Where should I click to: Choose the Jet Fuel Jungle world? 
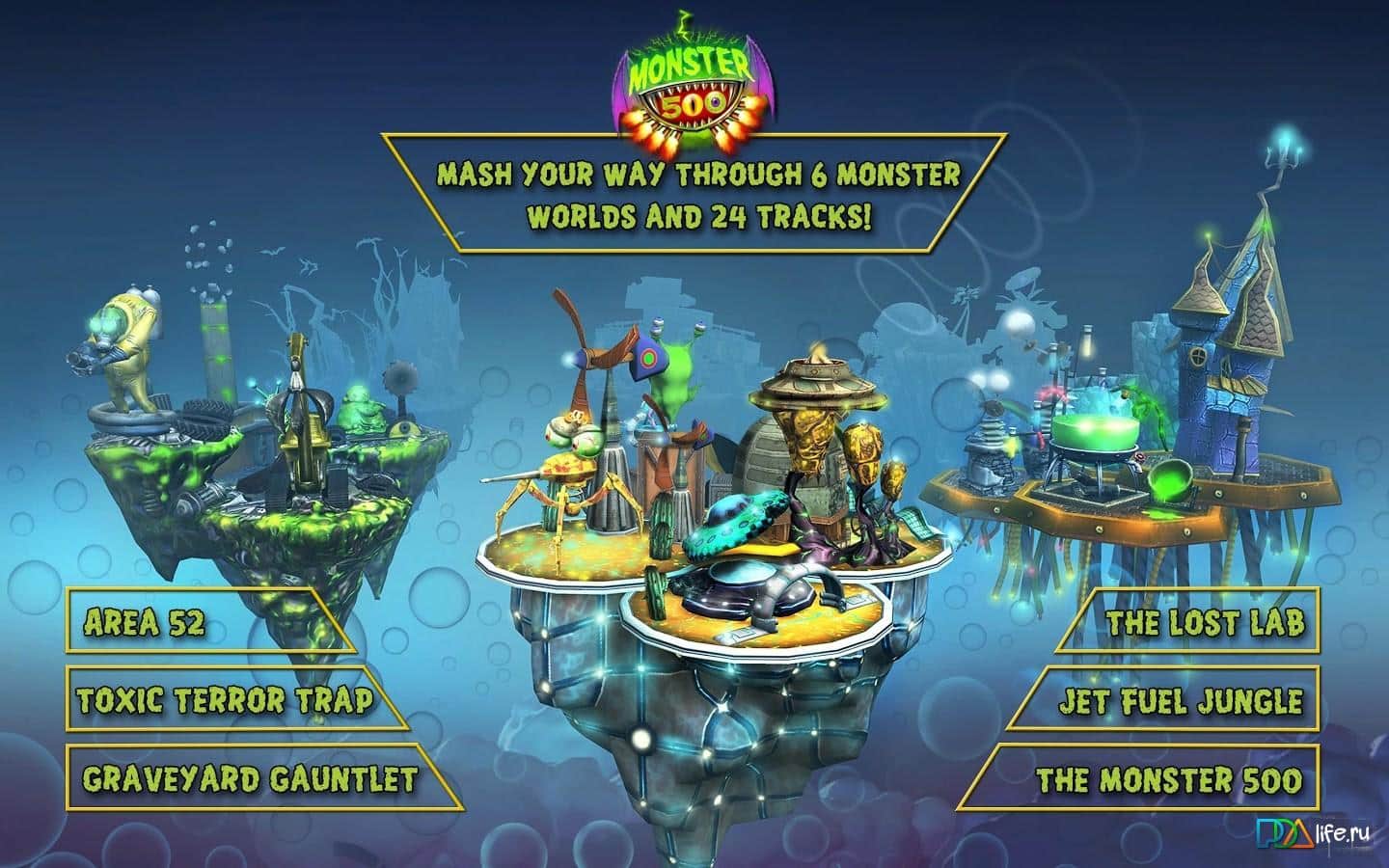(x=1179, y=701)
